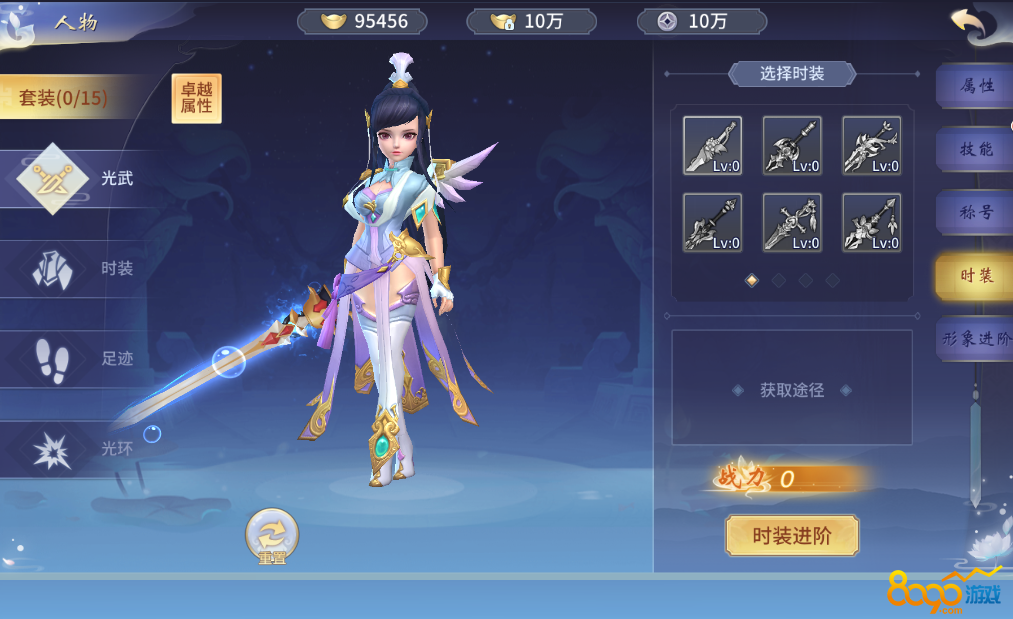Open the 形象进阶 appearance upgrade tab

point(977,339)
